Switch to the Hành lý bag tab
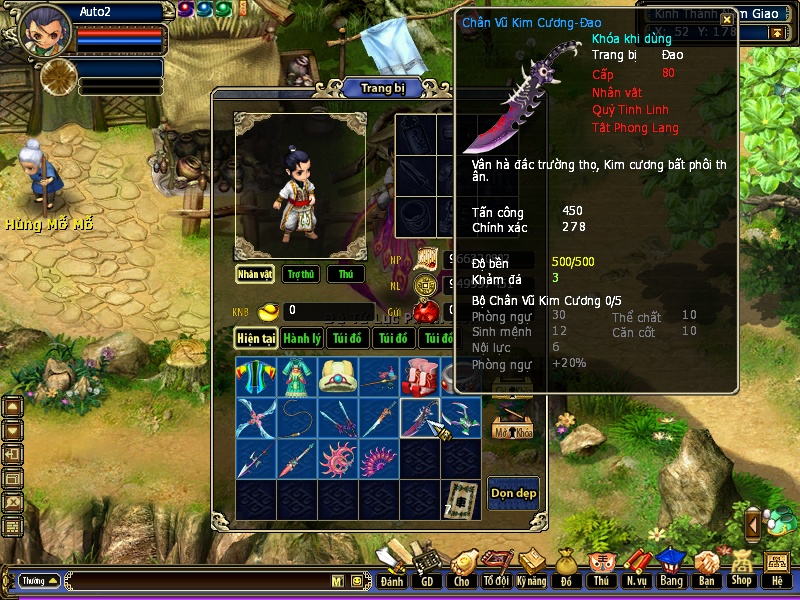Viewport: 800px width, 600px height. click(x=302, y=339)
